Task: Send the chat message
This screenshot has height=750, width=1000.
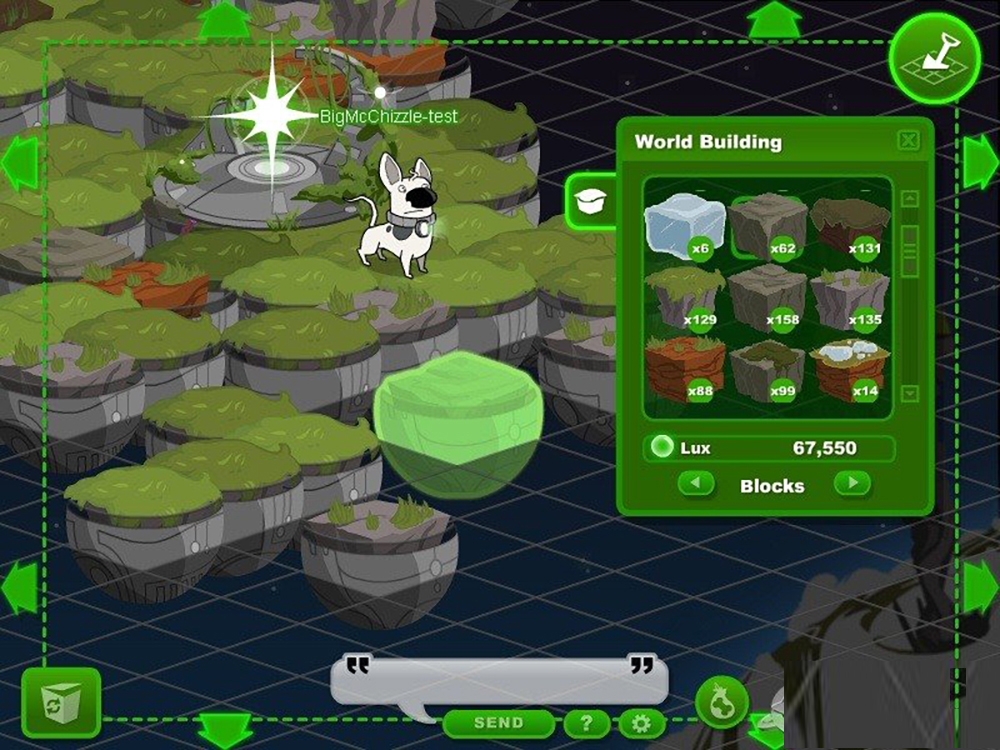Action: point(498,722)
